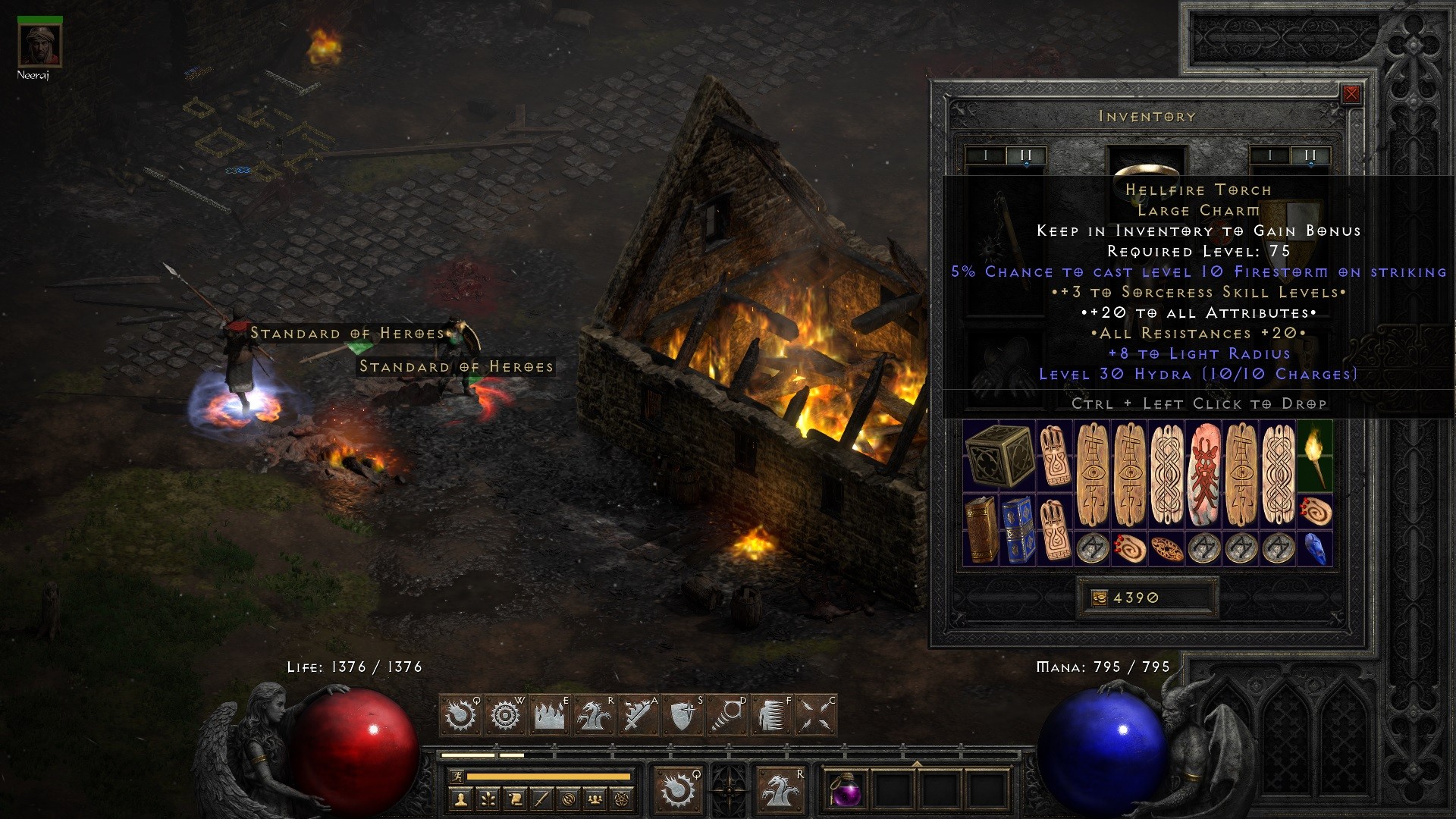
Task: Select the Fire Ball skill on Q hotkey
Action: point(461,714)
